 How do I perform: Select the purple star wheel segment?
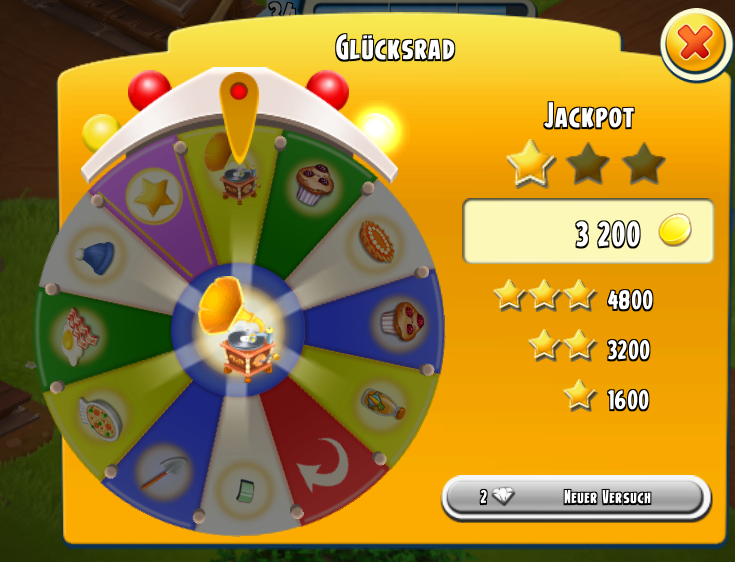155,200
